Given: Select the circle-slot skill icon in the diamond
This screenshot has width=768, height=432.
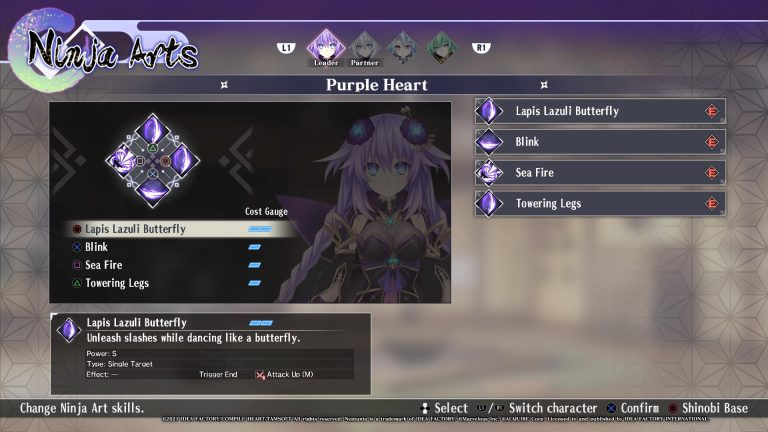Looking at the screenshot, I should coord(180,160).
